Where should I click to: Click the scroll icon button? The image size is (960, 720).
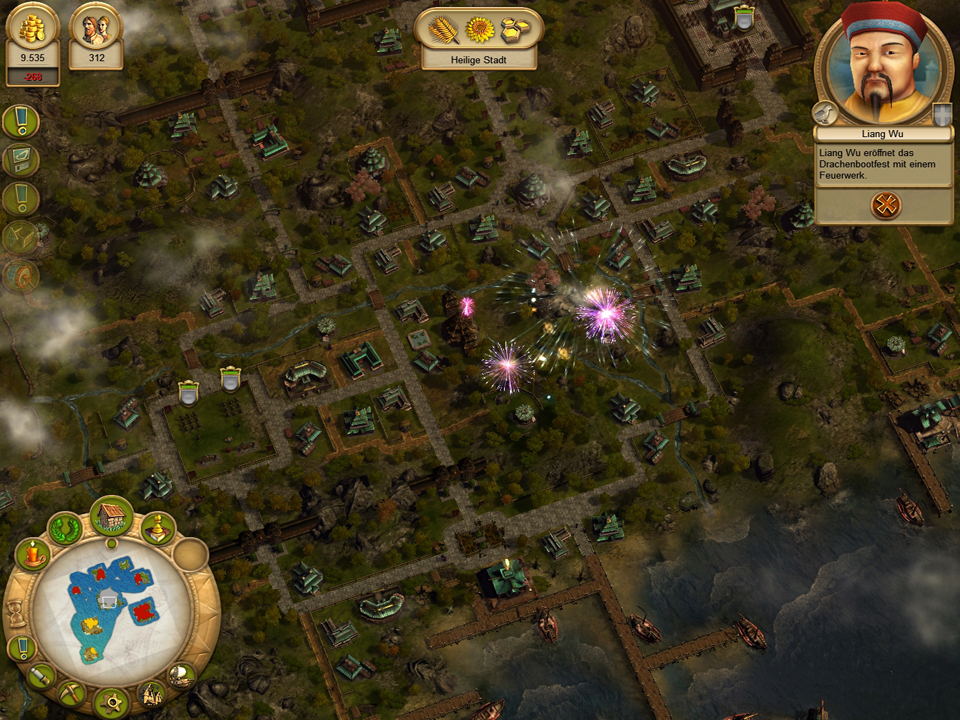coord(42,676)
